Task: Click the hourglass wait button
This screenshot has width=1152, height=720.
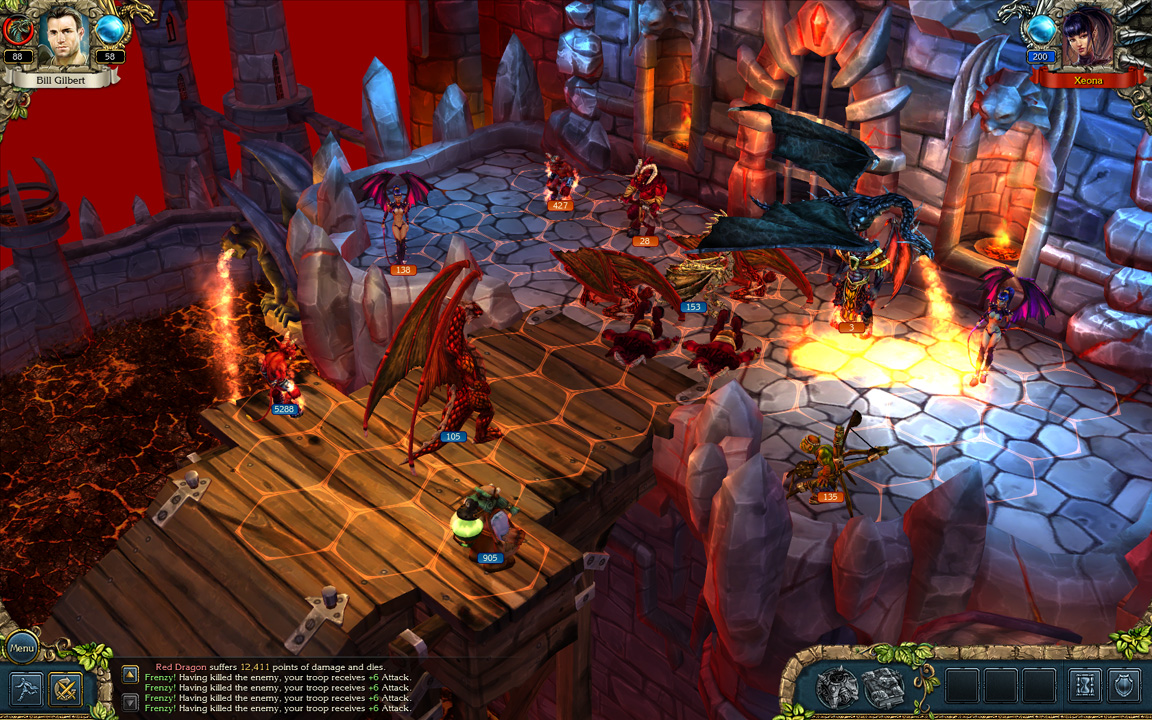Action: coord(1084,686)
